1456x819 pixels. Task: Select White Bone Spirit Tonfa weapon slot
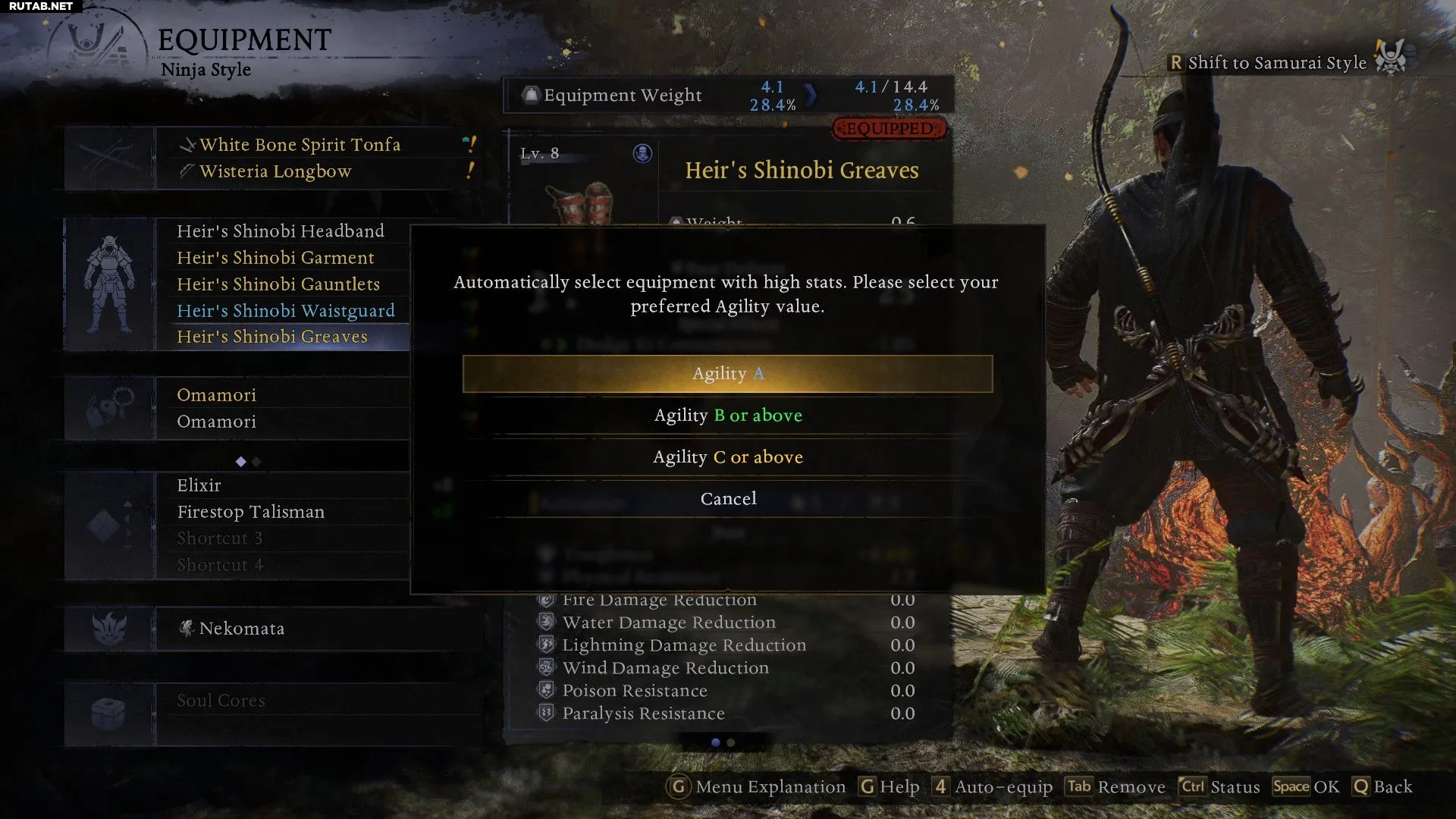click(x=300, y=145)
